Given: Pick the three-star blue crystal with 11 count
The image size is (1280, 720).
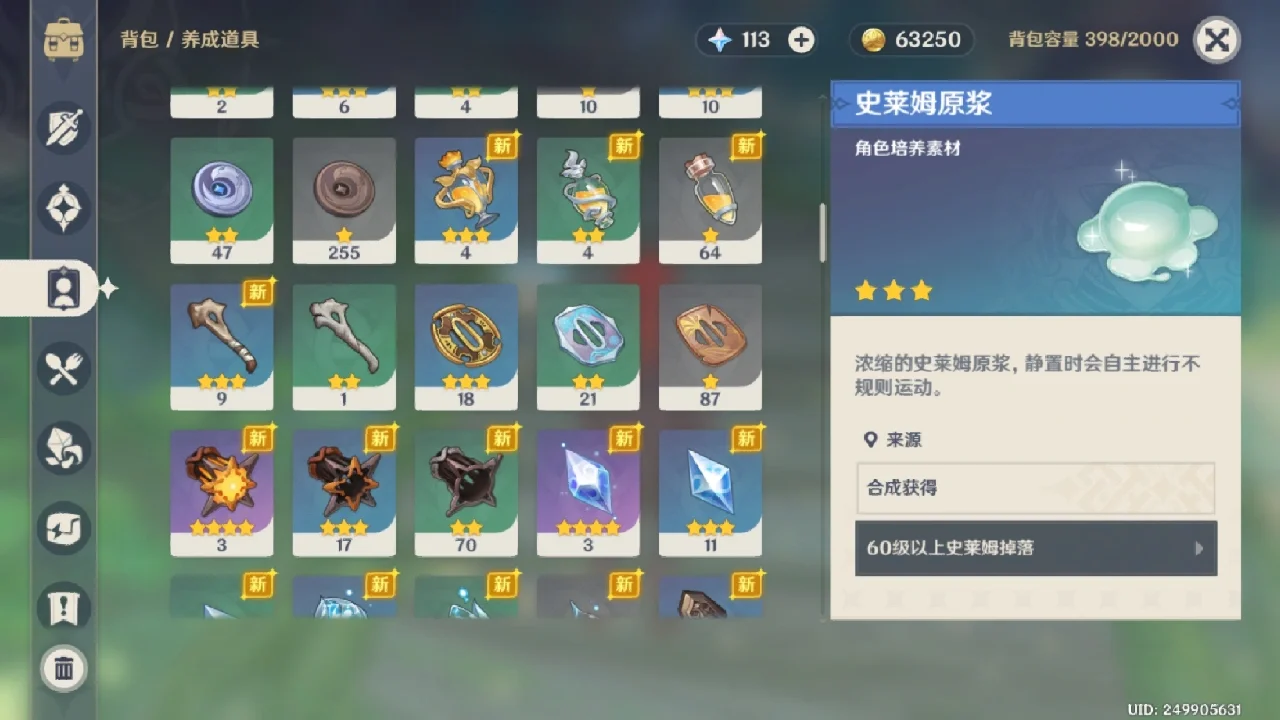Looking at the screenshot, I should pos(710,492).
